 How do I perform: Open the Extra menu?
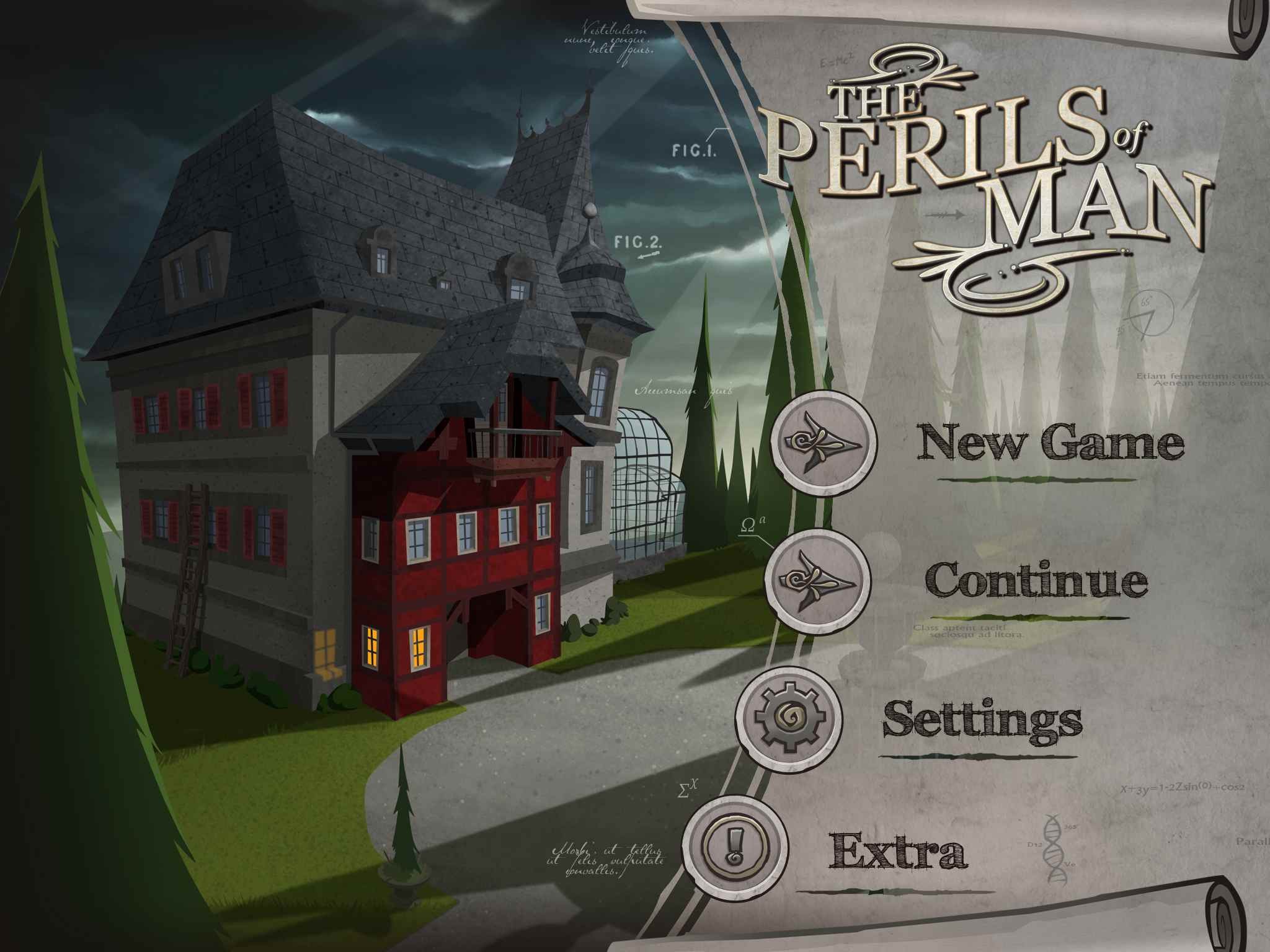coord(897,852)
